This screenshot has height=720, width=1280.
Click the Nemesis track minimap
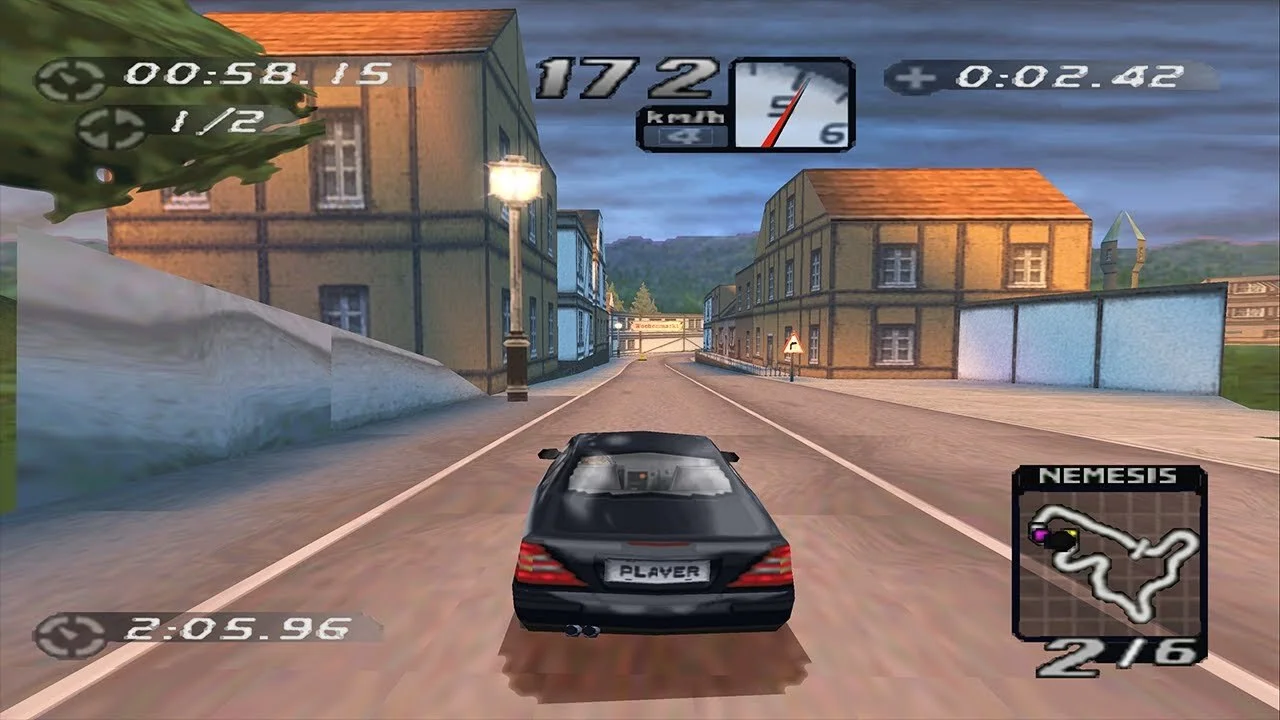[x=1108, y=560]
